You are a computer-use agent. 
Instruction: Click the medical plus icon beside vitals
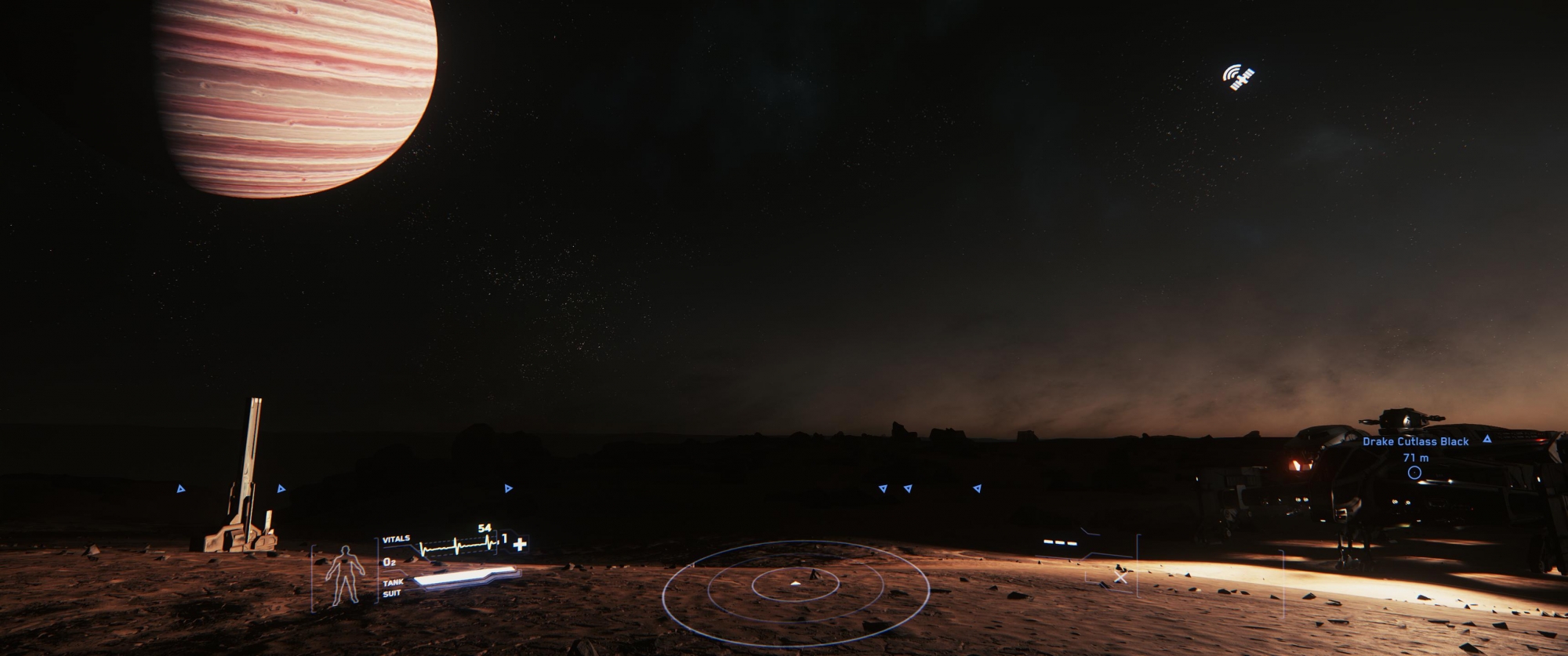[520, 543]
